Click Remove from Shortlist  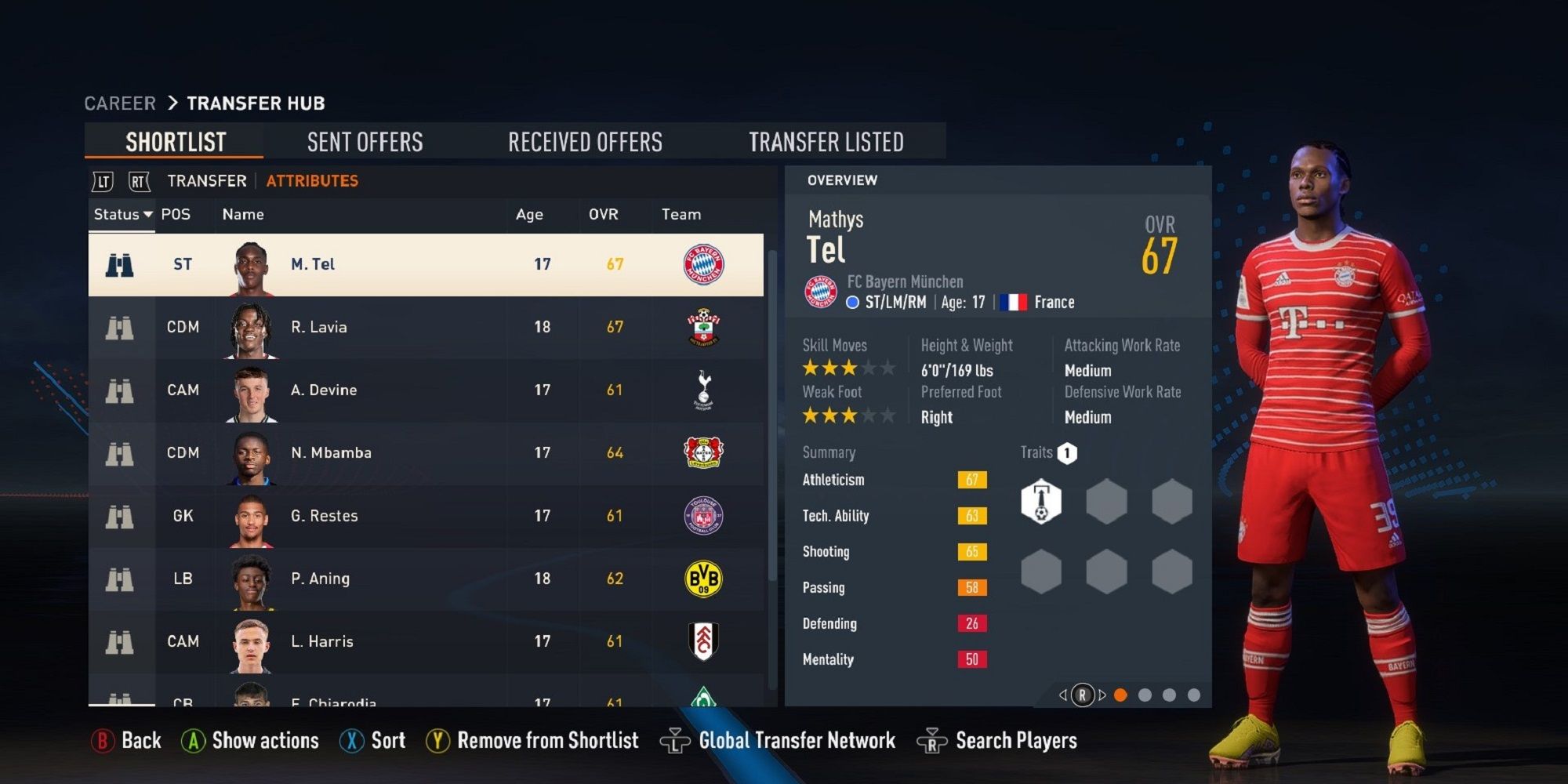pyautogui.click(x=546, y=740)
